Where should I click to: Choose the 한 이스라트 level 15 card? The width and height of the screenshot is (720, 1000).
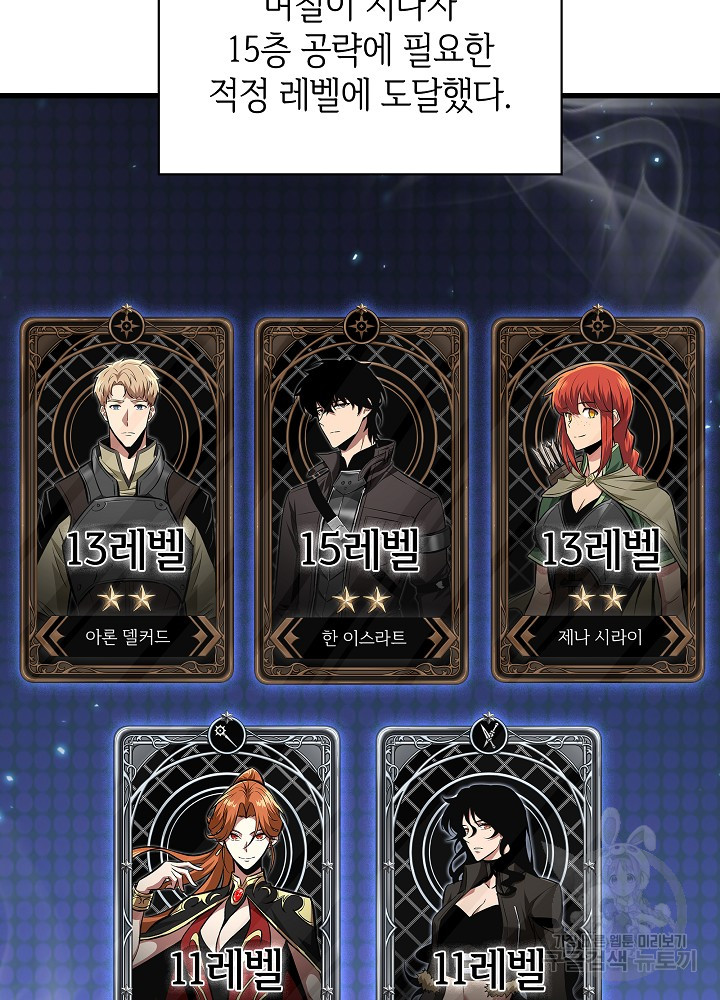click(361, 500)
